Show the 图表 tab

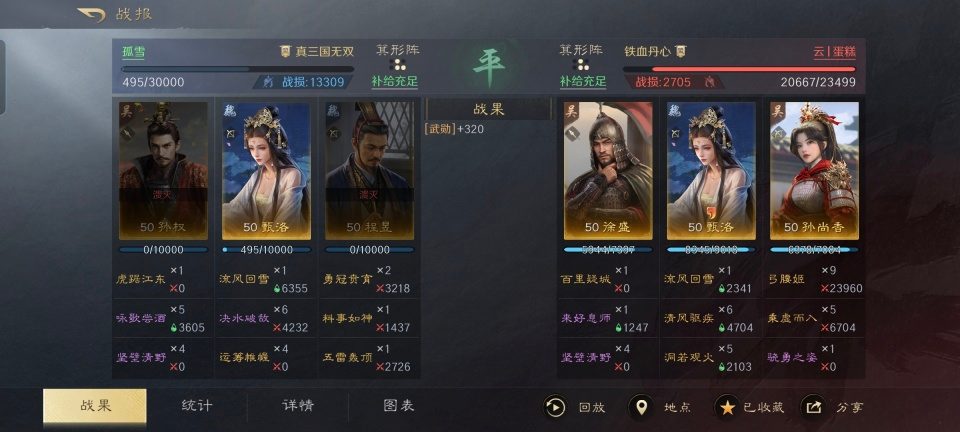399,405
